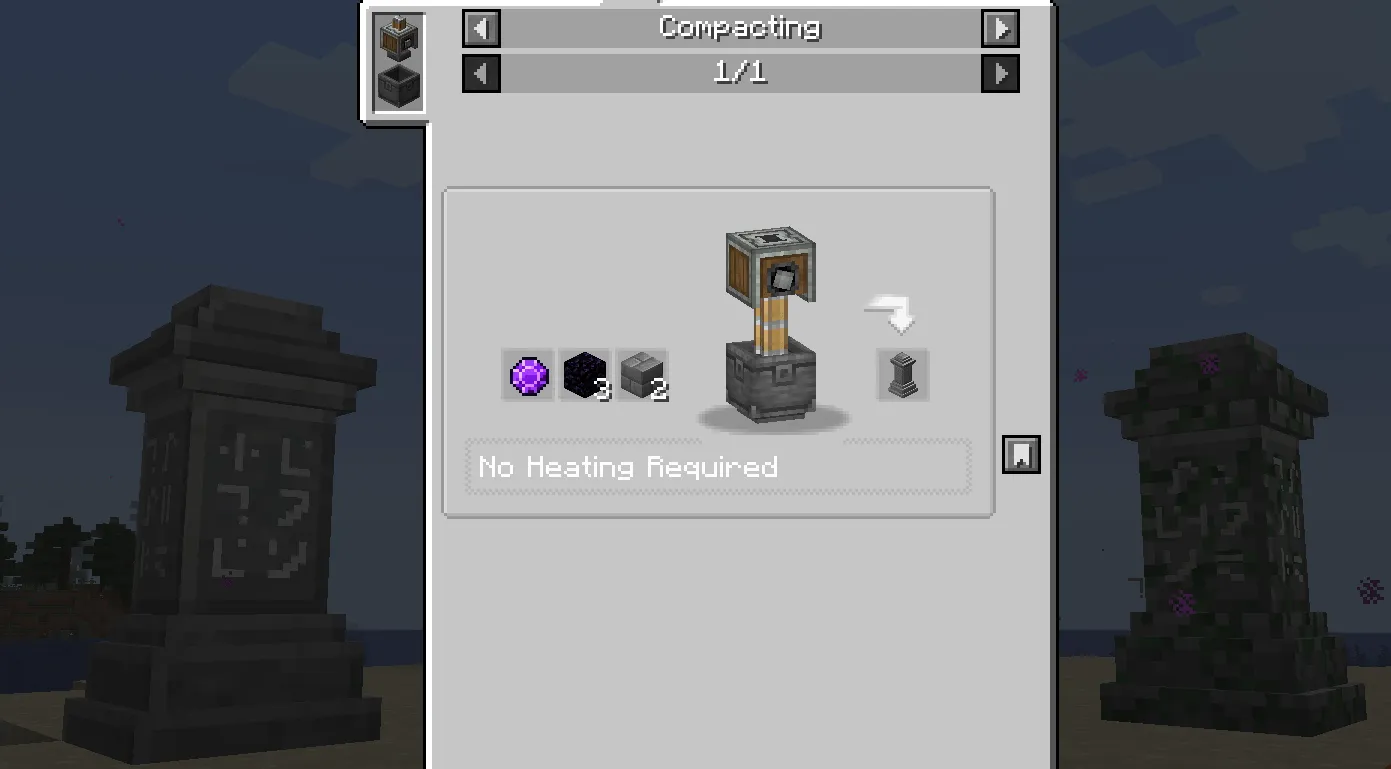The width and height of the screenshot is (1391, 769).
Task: Toggle to the previous recipe category
Action: [x=481, y=29]
